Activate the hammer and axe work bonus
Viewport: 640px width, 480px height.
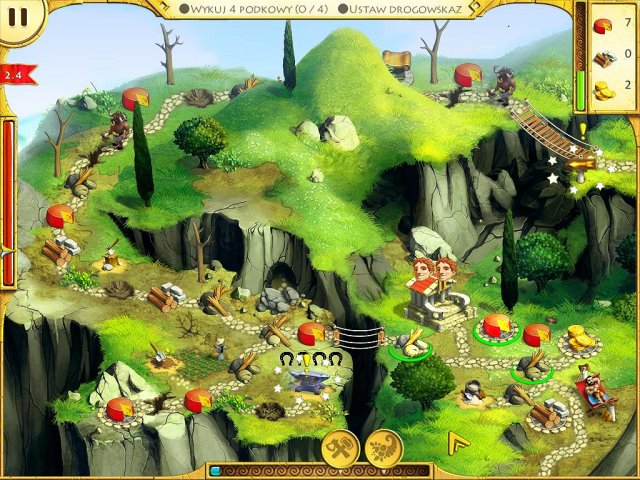point(339,450)
